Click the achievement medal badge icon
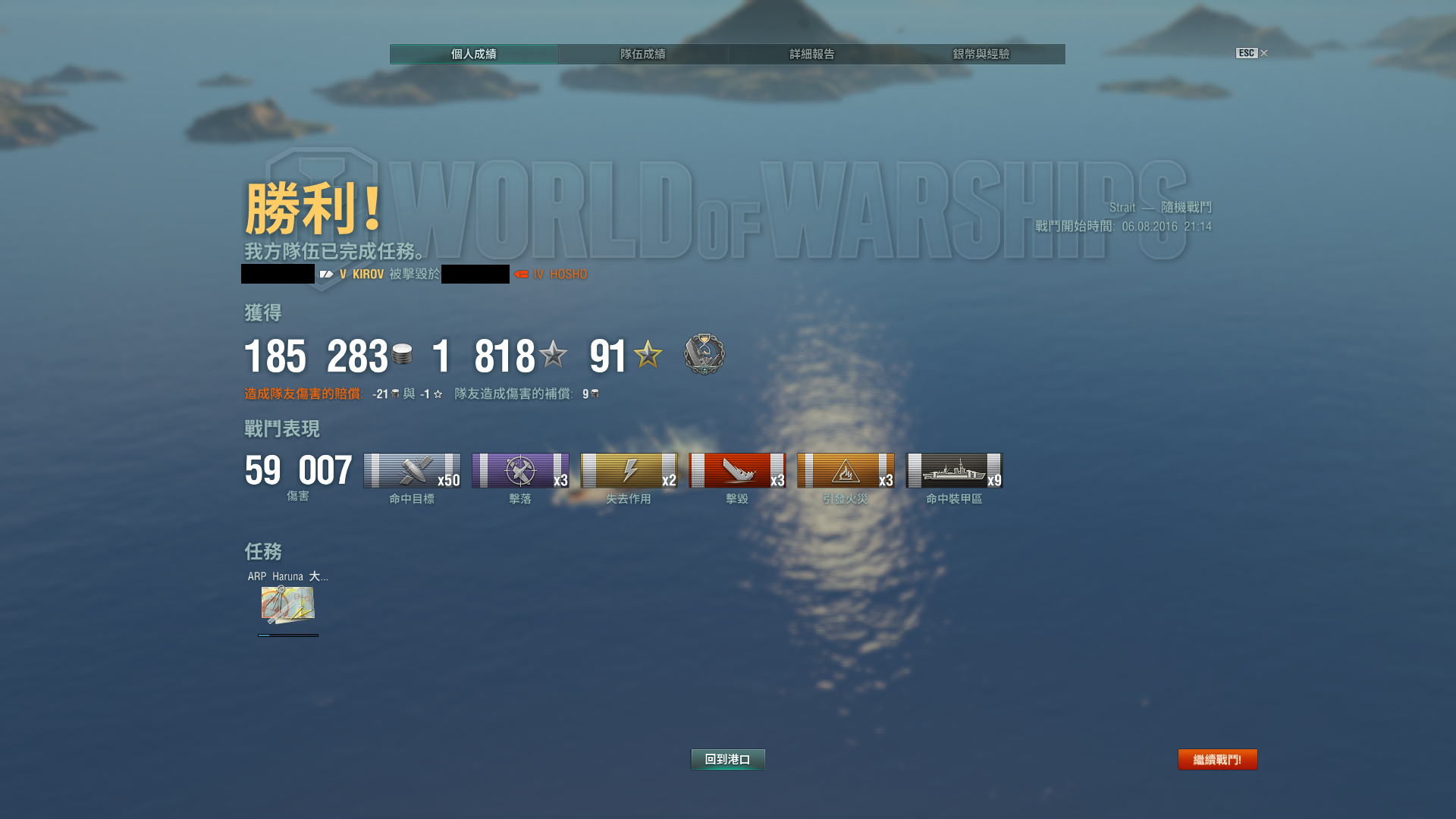The height and width of the screenshot is (819, 1456). pos(704,354)
